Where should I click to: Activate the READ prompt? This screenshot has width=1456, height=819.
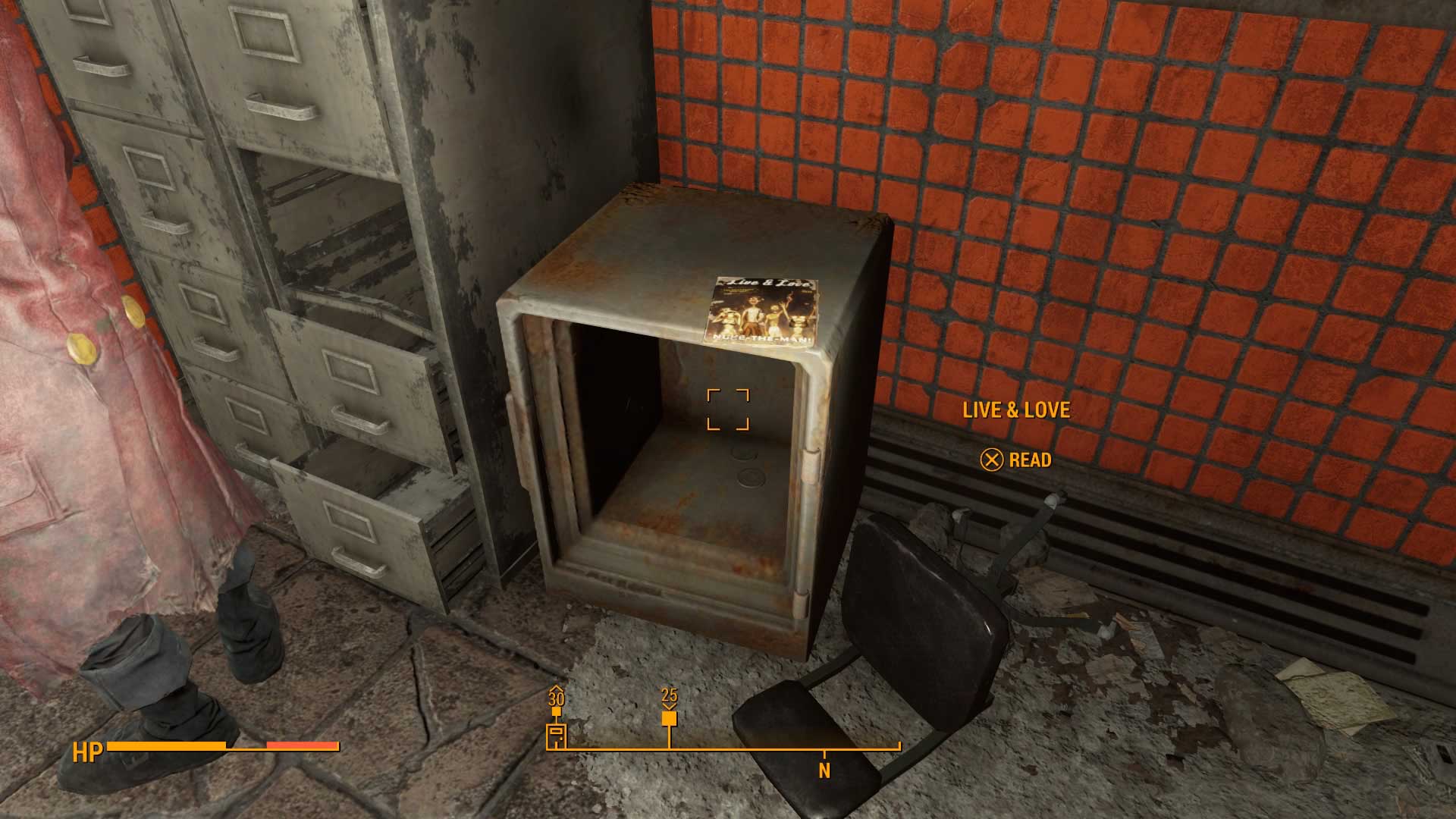(1029, 460)
